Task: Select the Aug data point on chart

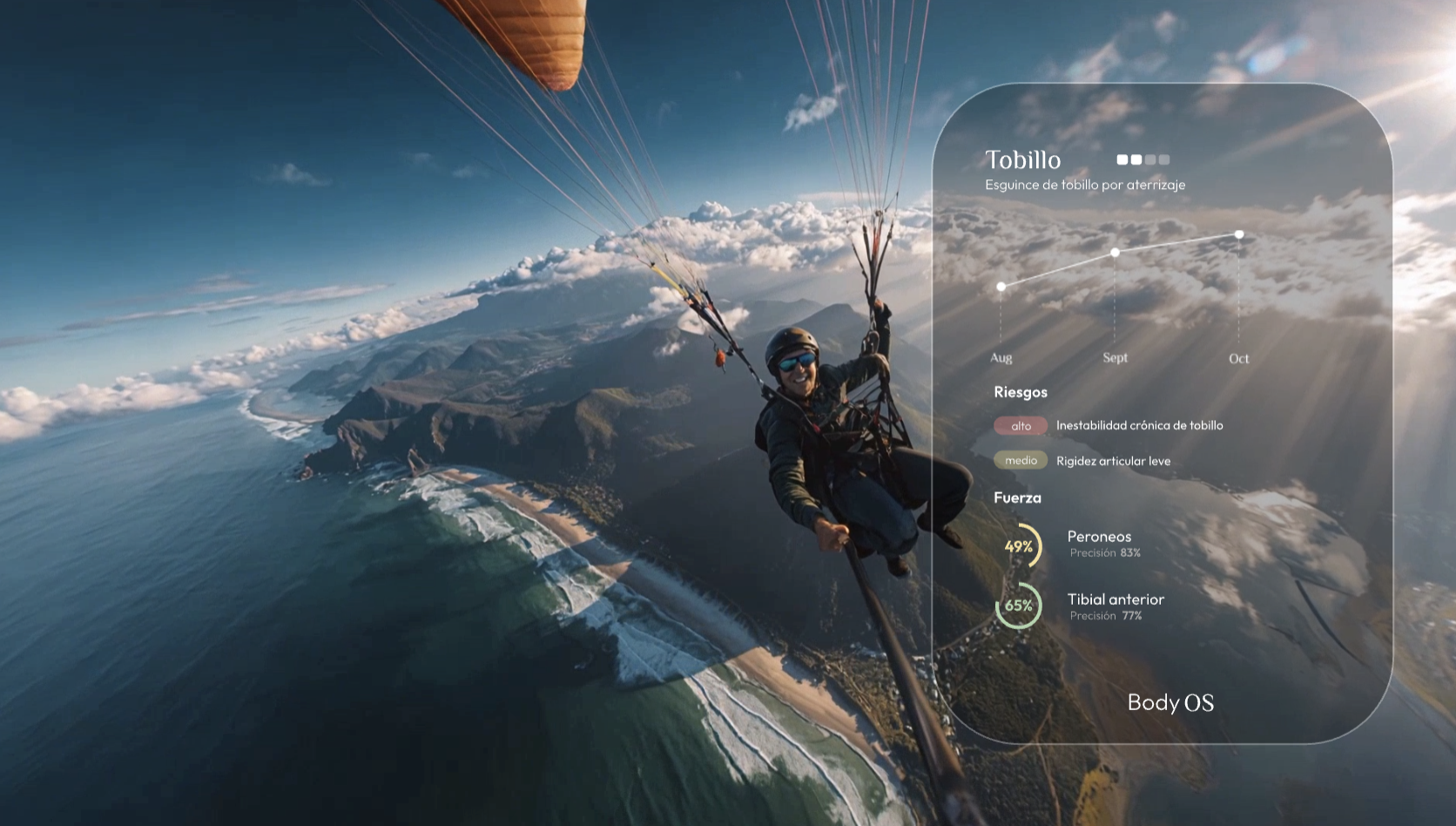Action: pyautogui.click(x=1001, y=287)
